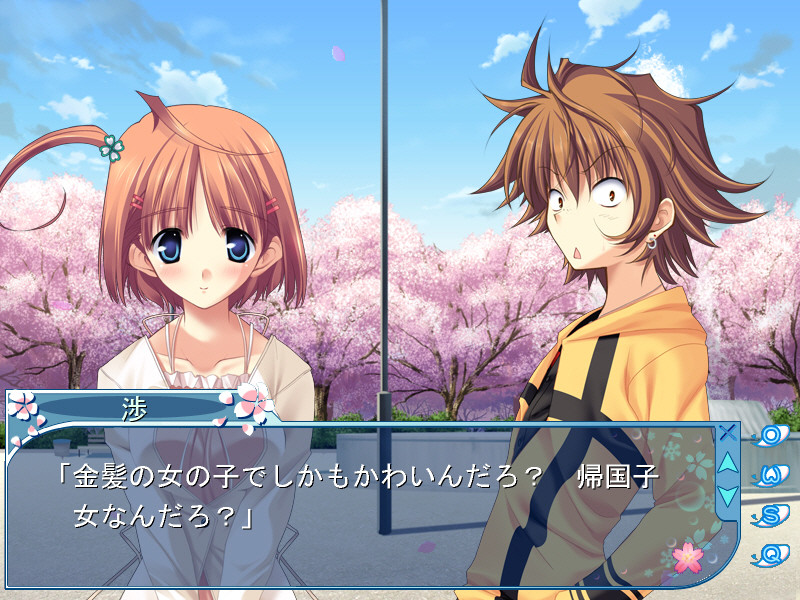Hide the dialogue box with the X button

pos(728,433)
